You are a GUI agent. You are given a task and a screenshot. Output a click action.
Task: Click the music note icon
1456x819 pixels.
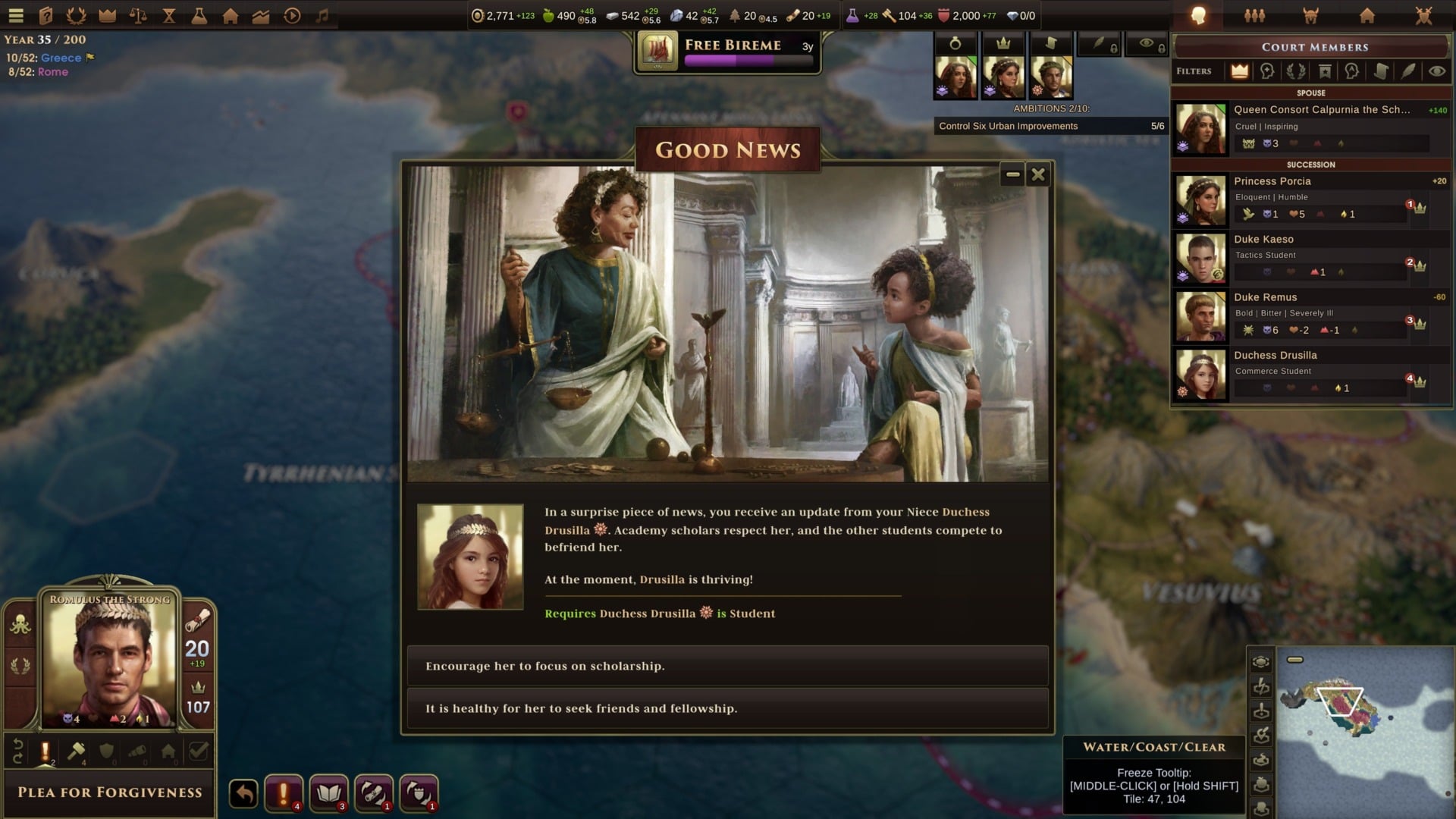point(322,15)
